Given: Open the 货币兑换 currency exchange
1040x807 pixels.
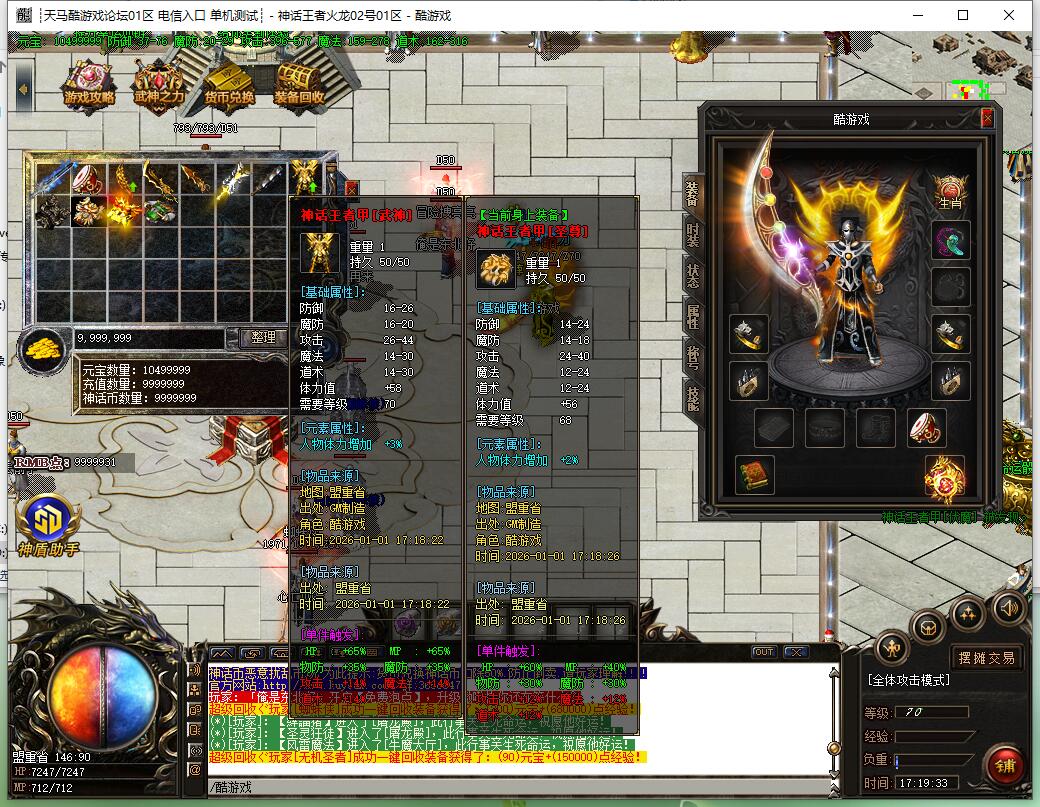Looking at the screenshot, I should pos(229,82).
